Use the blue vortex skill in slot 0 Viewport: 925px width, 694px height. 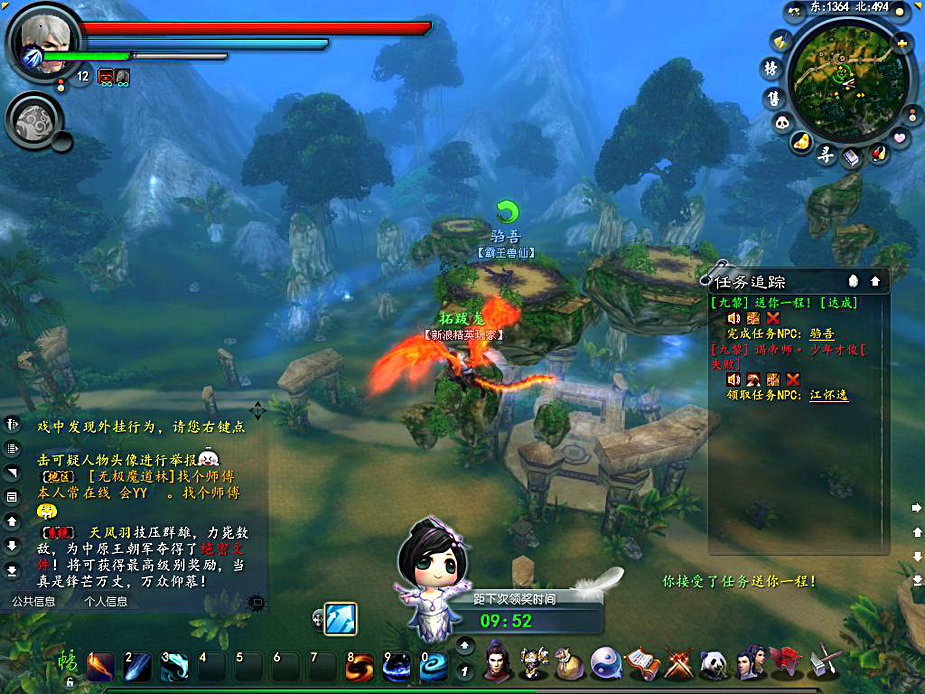[434, 666]
